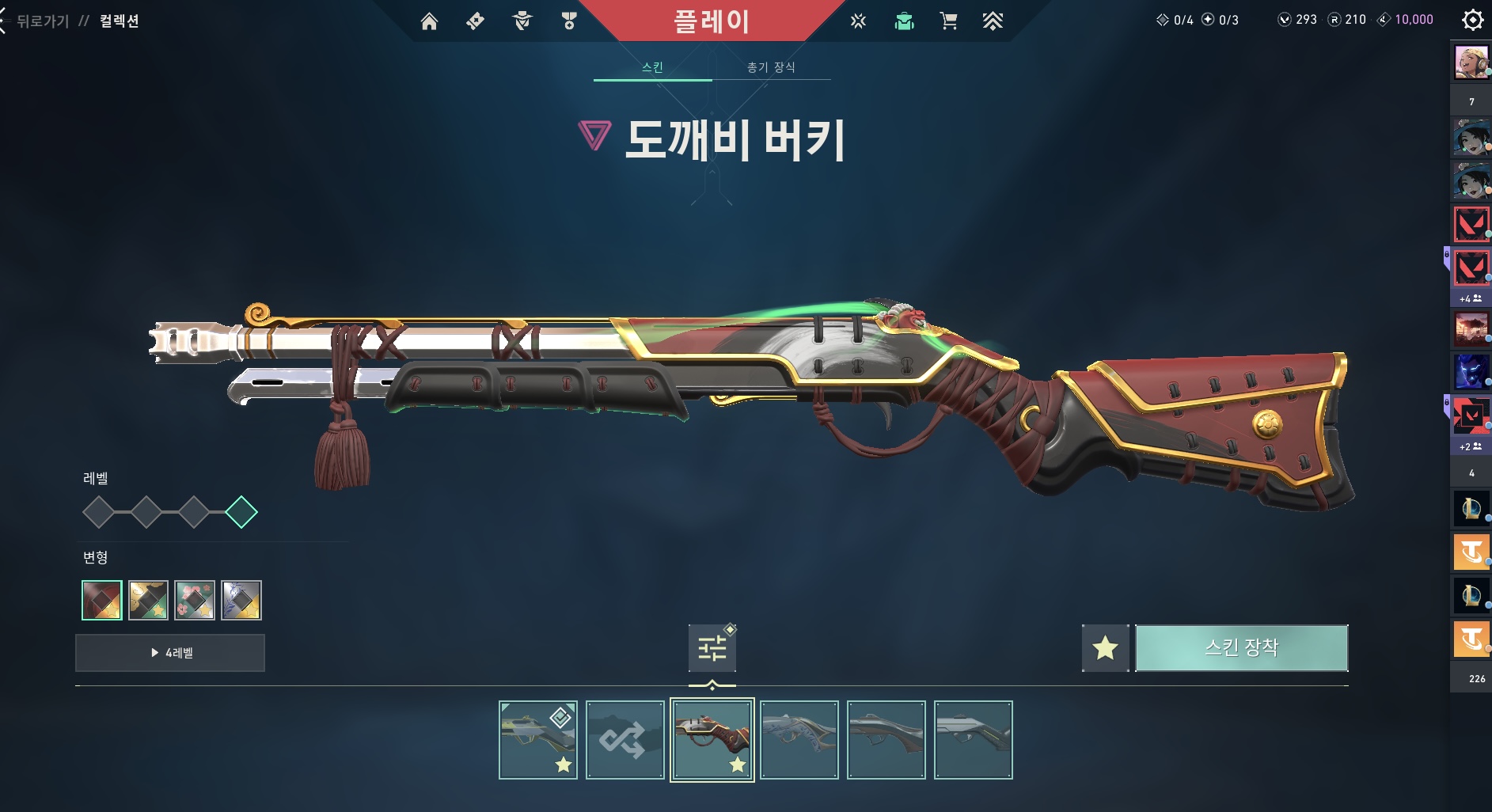1492x812 pixels.
Task: Switch to the 스킨 tab
Action: 652,67
